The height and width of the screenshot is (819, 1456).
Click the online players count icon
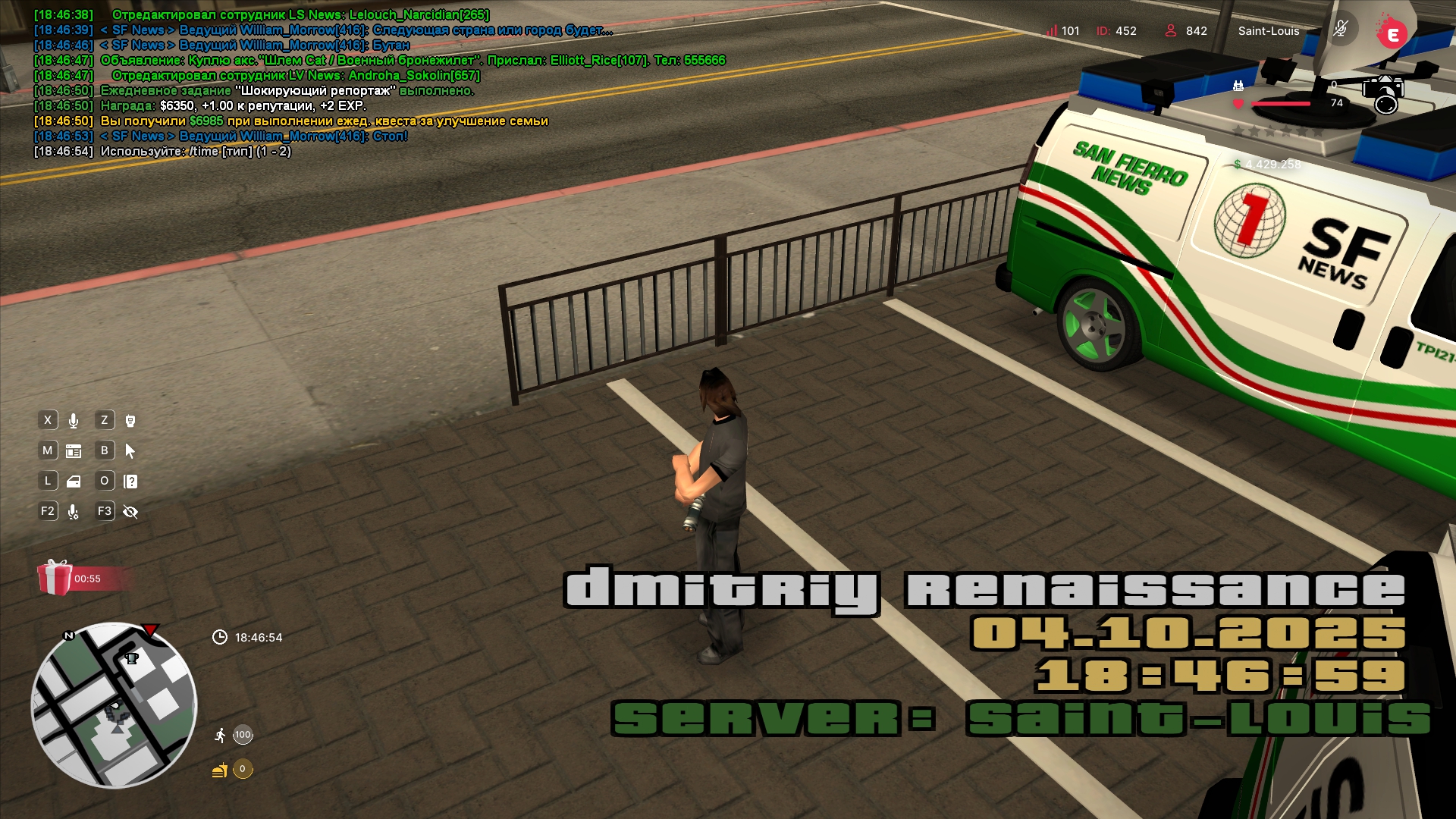(1171, 31)
